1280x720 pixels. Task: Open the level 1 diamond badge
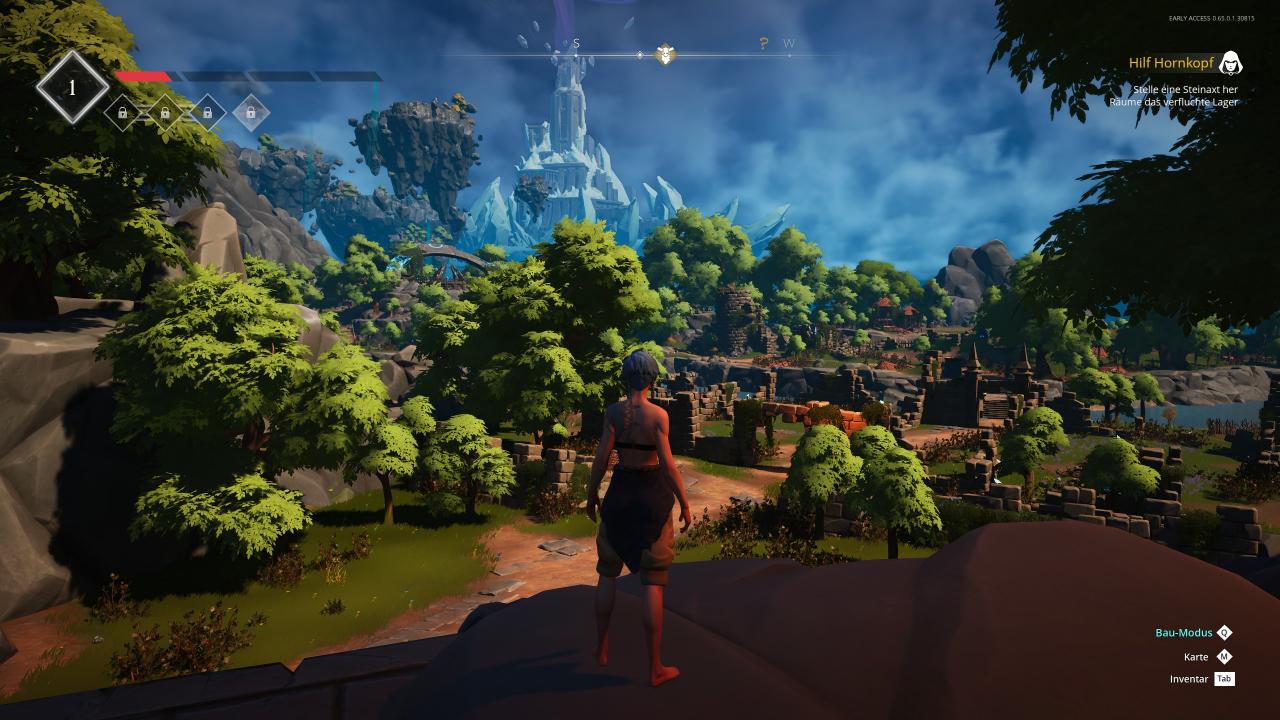(x=72, y=88)
